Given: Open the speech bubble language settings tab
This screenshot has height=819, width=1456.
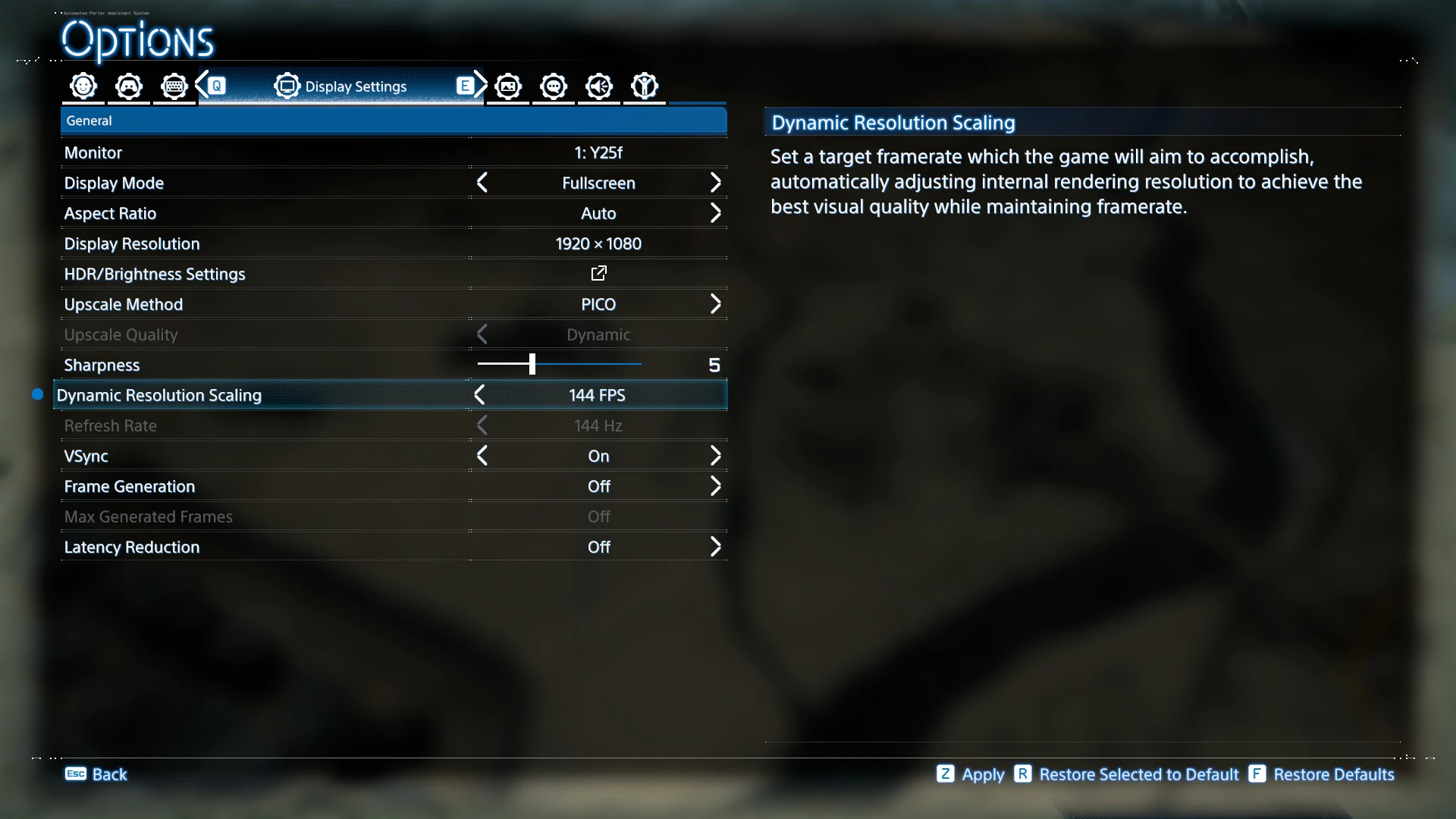Looking at the screenshot, I should [554, 86].
